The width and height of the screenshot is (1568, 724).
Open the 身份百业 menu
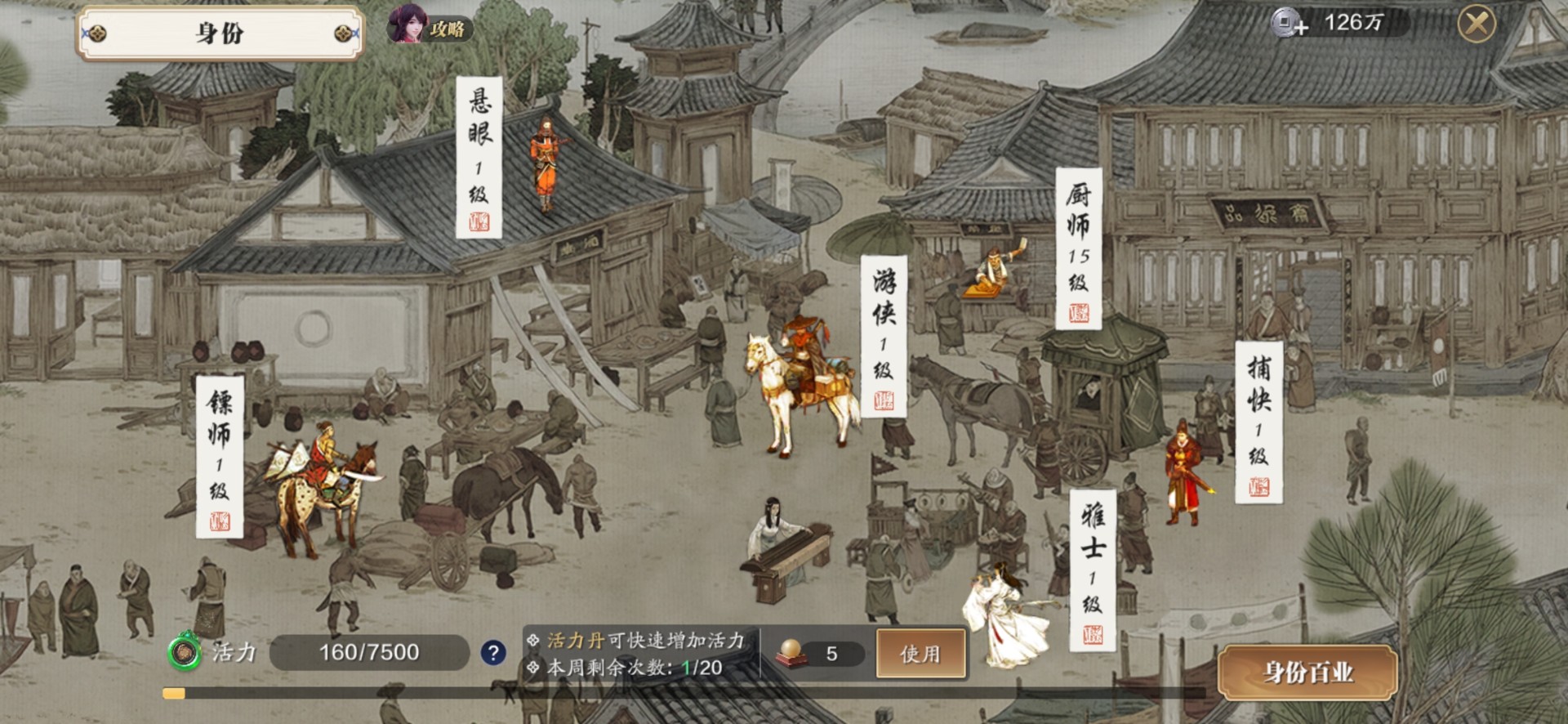click(1307, 672)
